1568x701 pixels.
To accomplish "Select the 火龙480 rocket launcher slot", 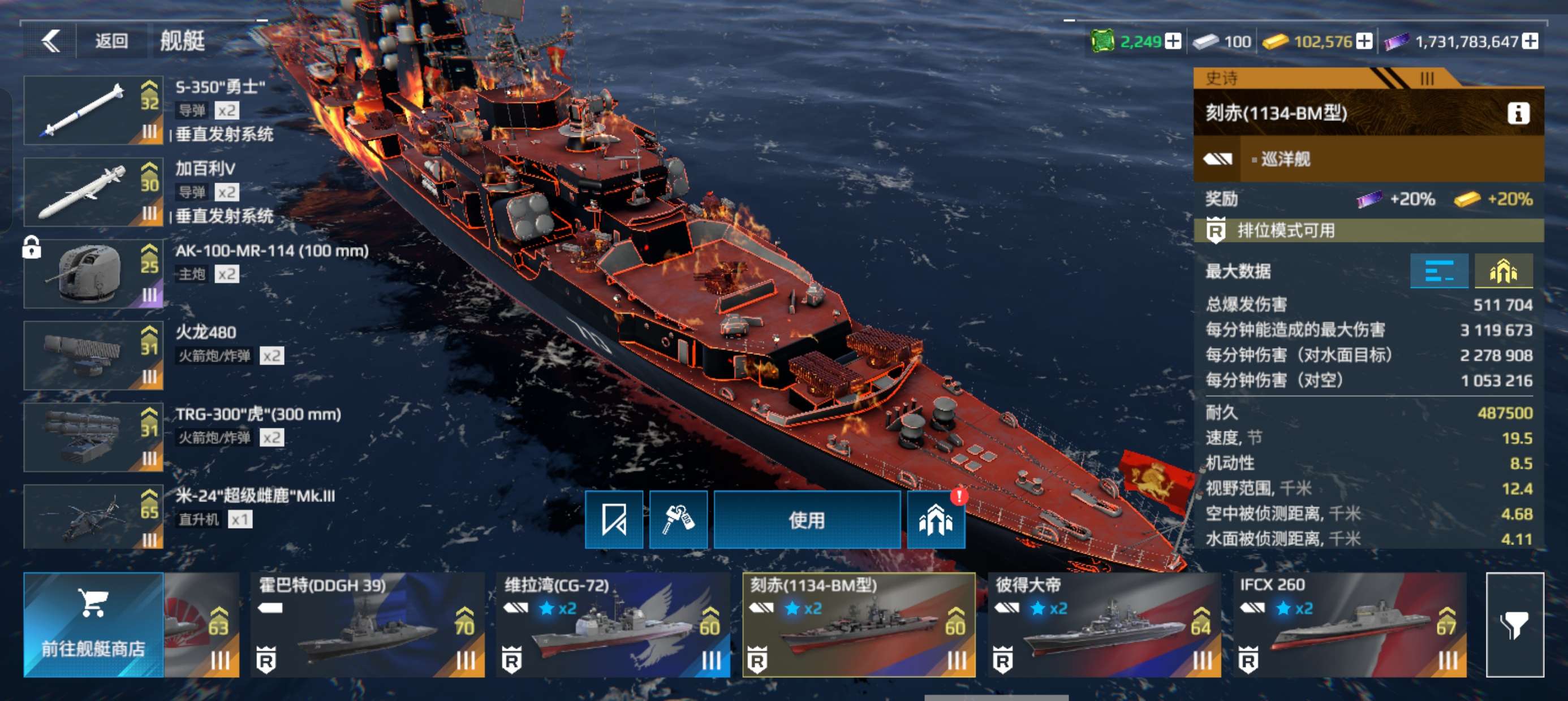I will pyautogui.click(x=93, y=356).
